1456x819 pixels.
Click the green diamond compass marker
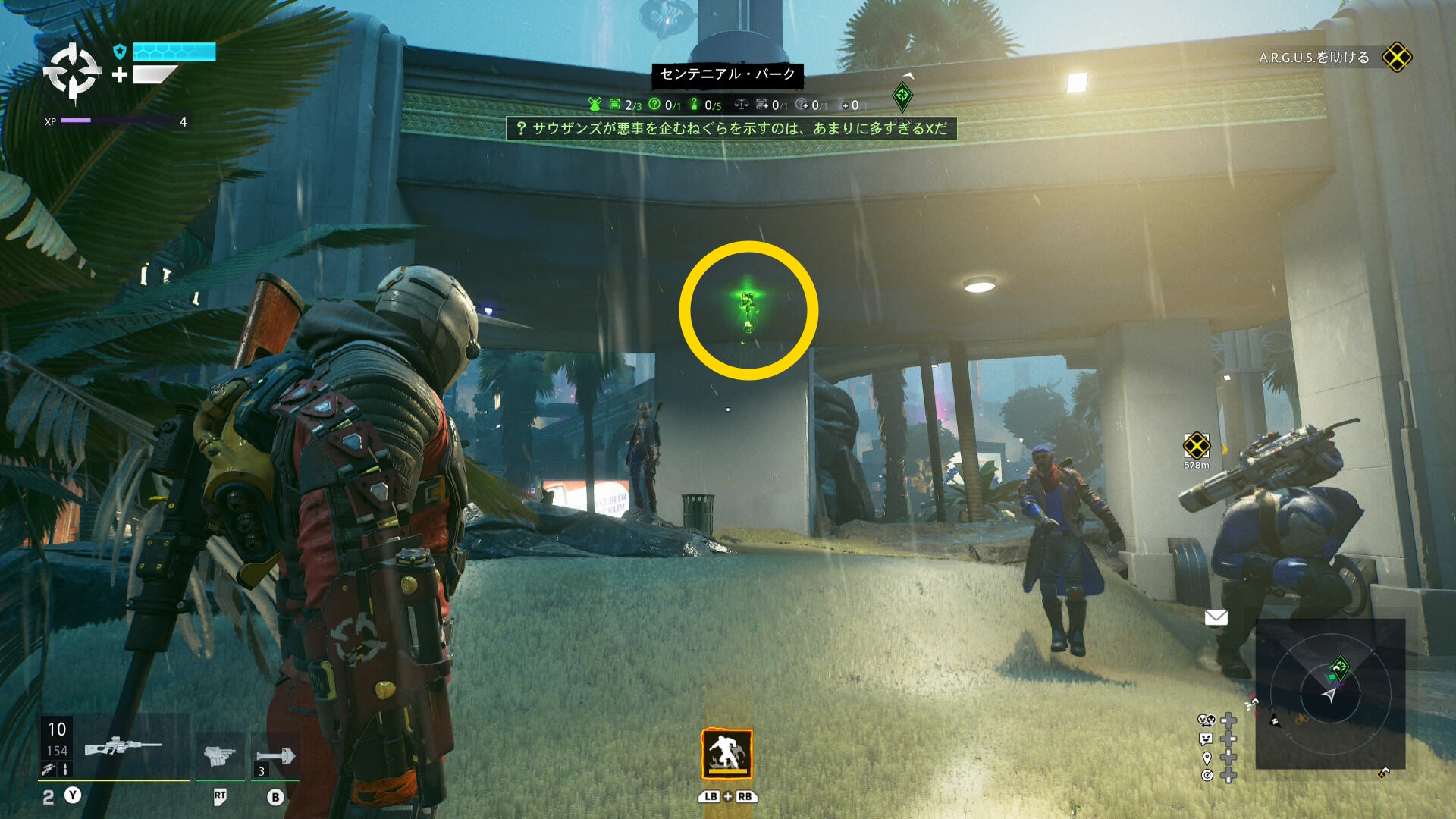click(902, 96)
